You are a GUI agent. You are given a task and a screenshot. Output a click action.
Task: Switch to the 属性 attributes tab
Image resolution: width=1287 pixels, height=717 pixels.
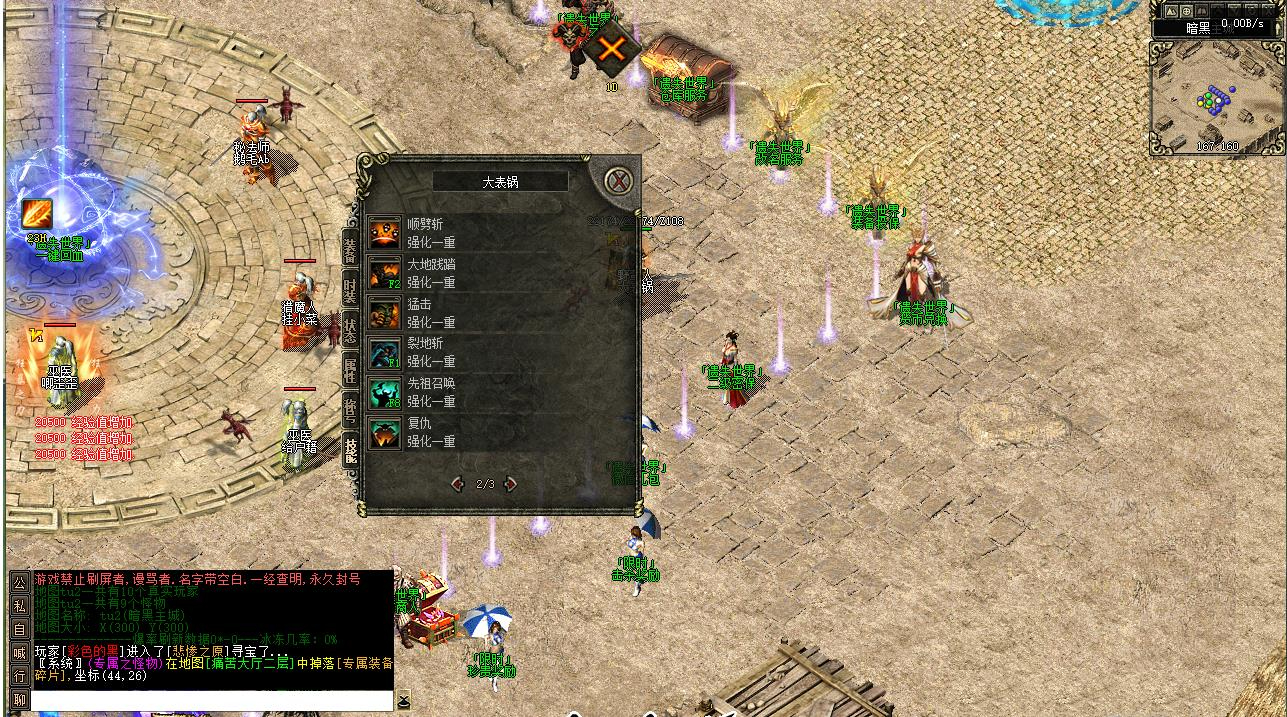pos(350,367)
